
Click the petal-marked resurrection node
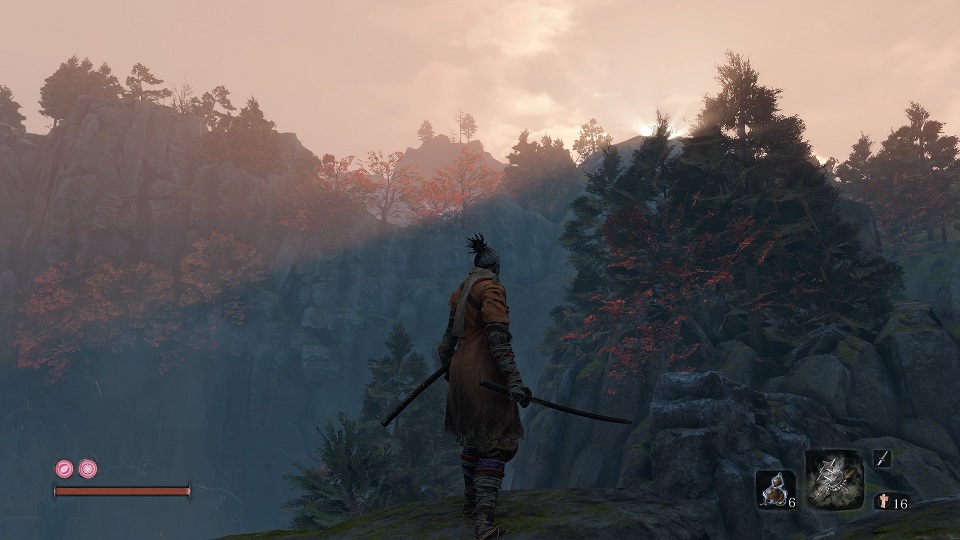64,468
